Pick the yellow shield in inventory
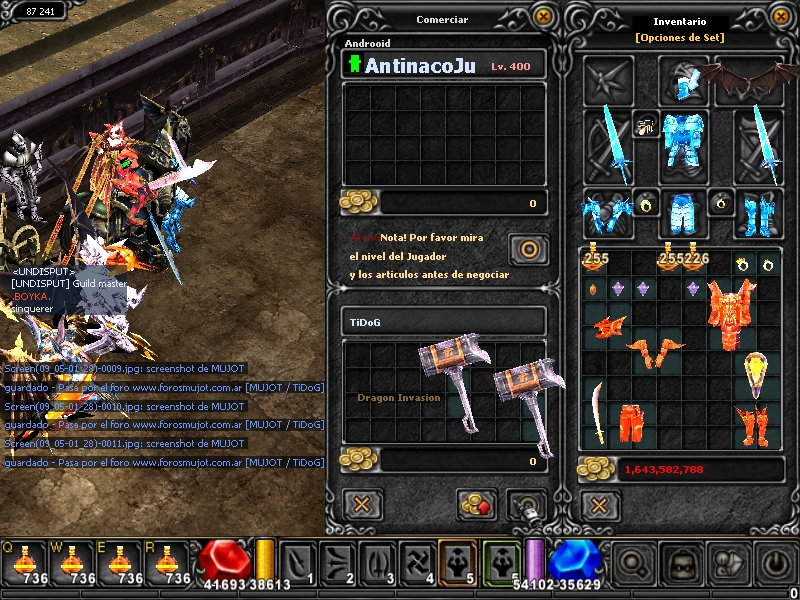Screen dimensions: 800x600 pos(756,374)
